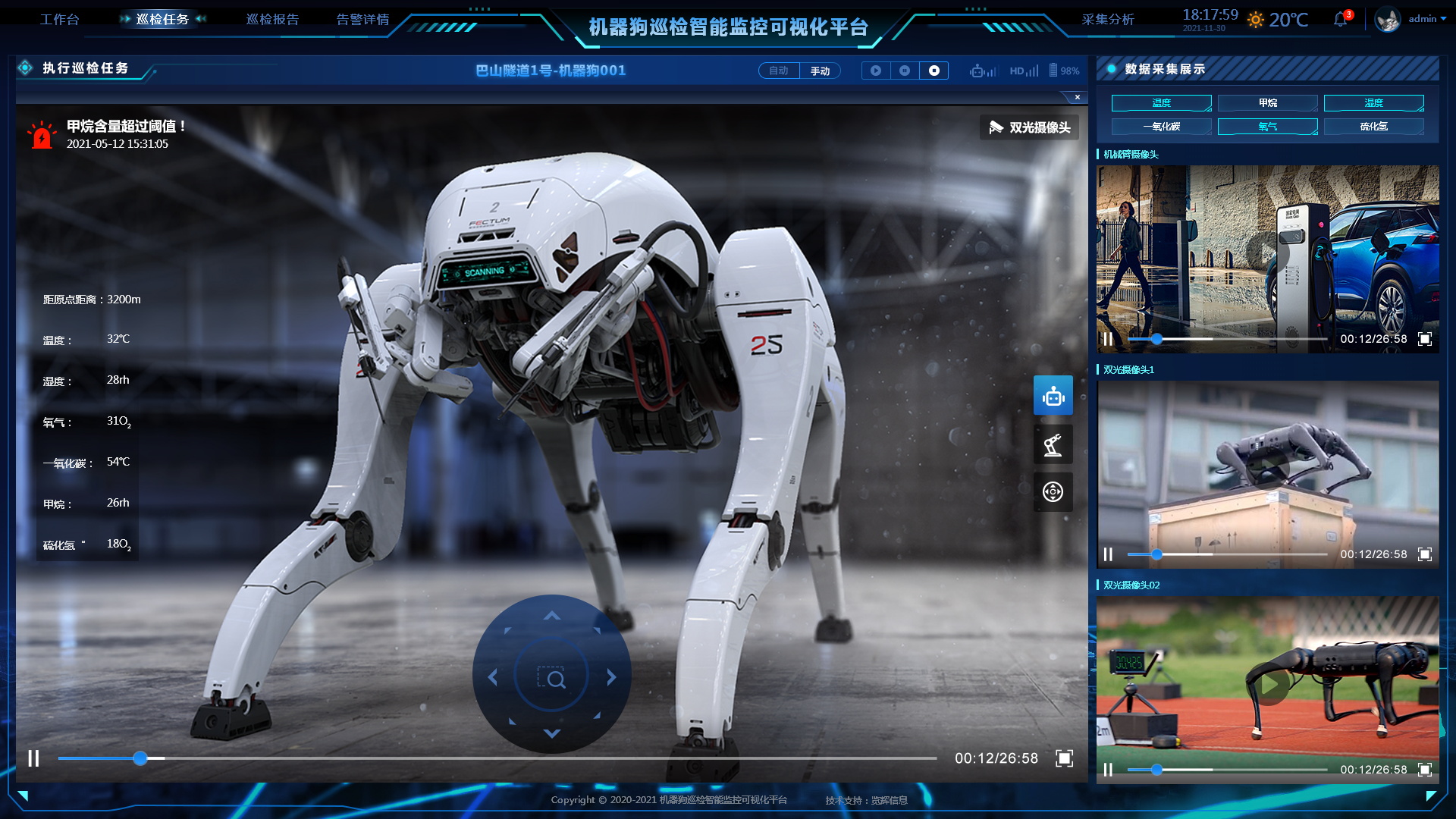Open the admin user dropdown
Image resolution: width=1456 pixels, height=819 pixels.
click(x=1426, y=19)
